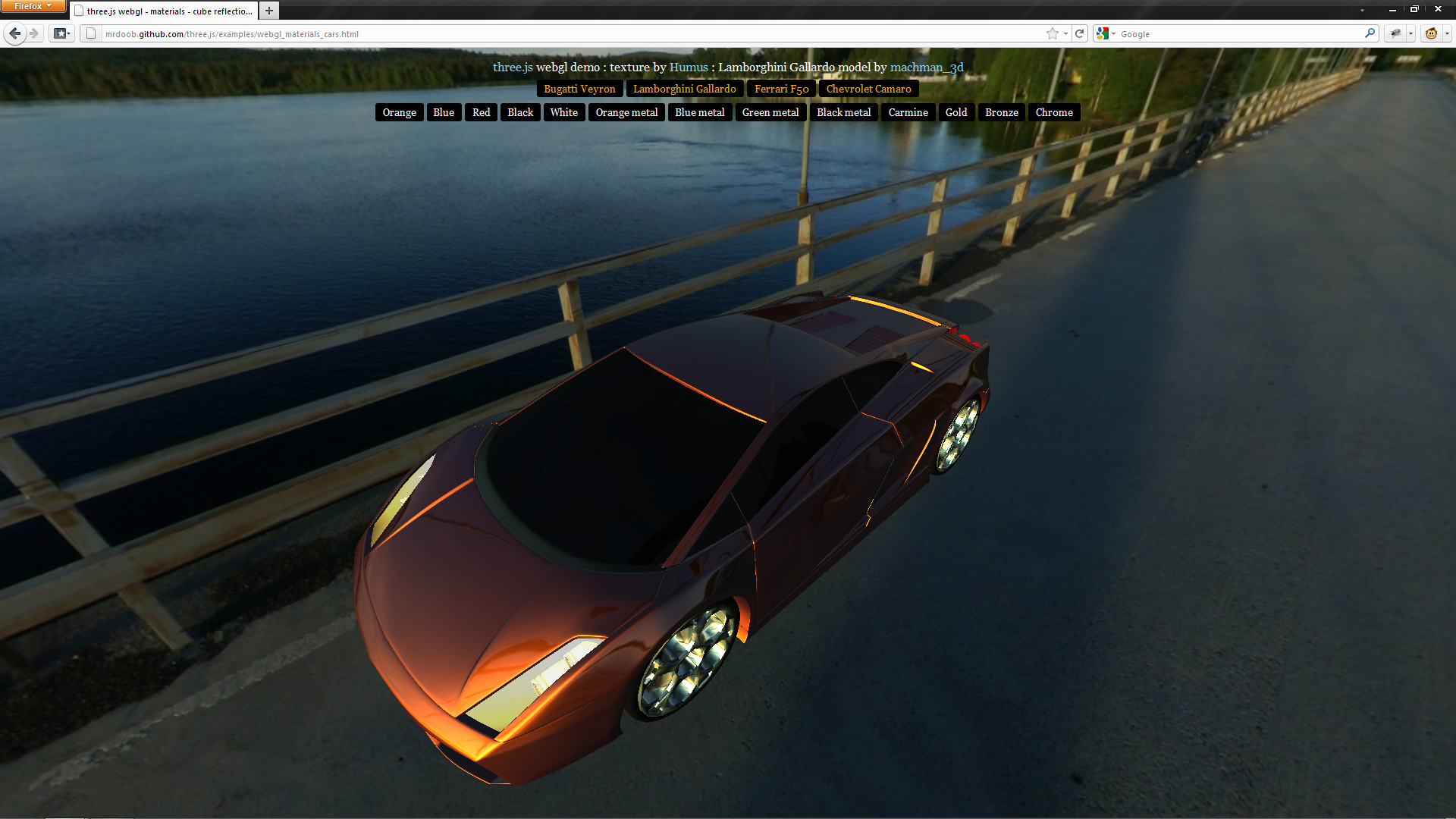Switch to the Lamborghini Gallardo model
Image resolution: width=1456 pixels, height=819 pixels.
684,89
